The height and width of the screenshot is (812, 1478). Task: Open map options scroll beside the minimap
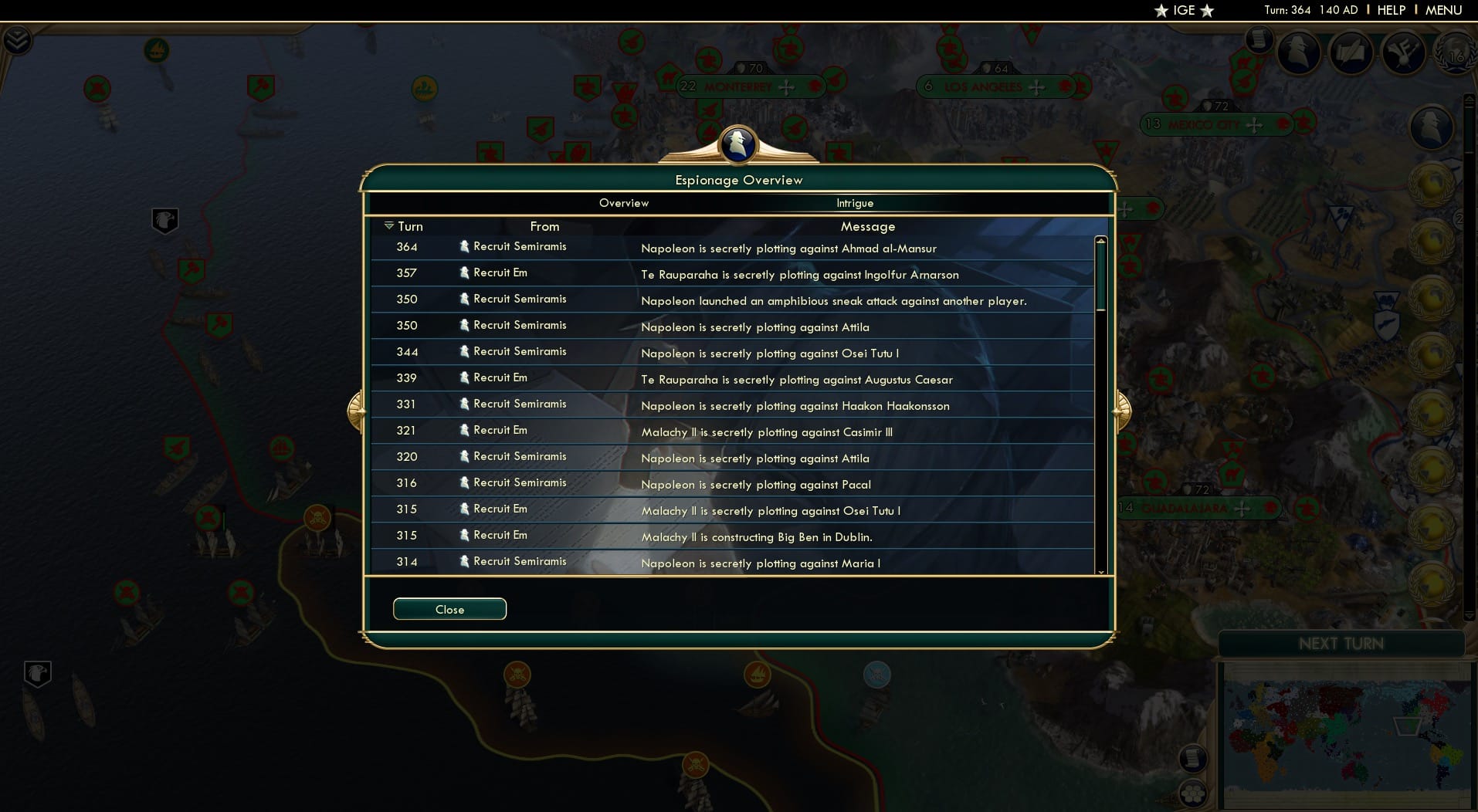pyautogui.click(x=1193, y=759)
